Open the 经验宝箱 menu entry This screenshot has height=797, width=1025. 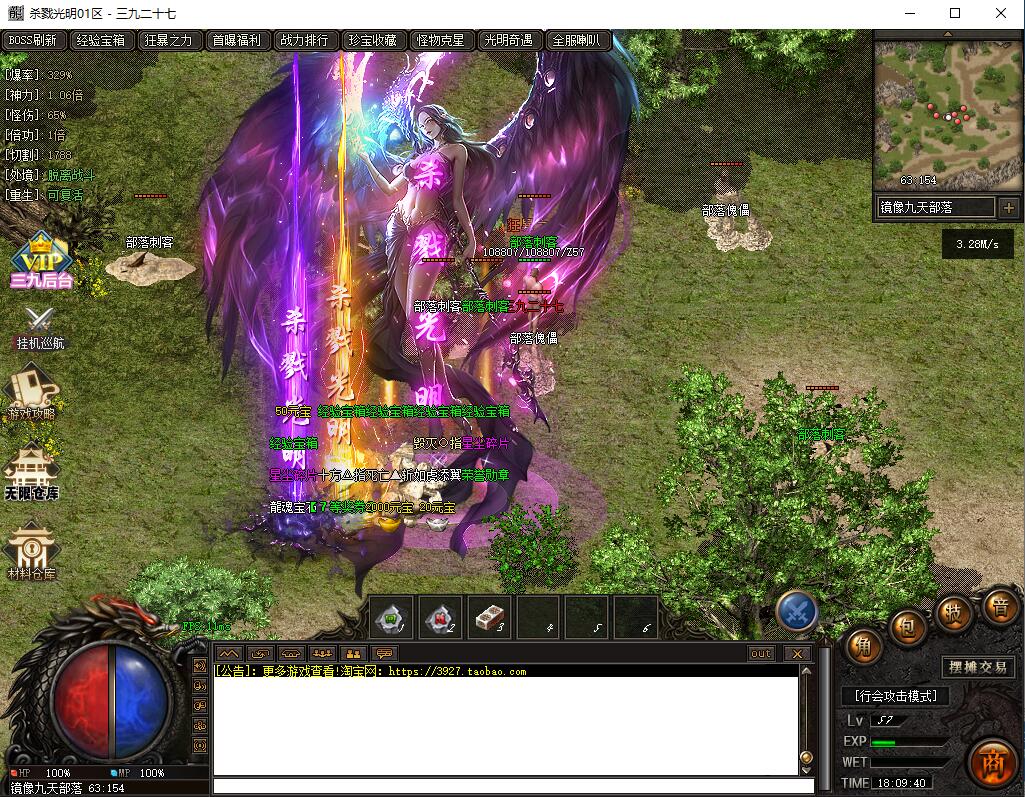(102, 41)
